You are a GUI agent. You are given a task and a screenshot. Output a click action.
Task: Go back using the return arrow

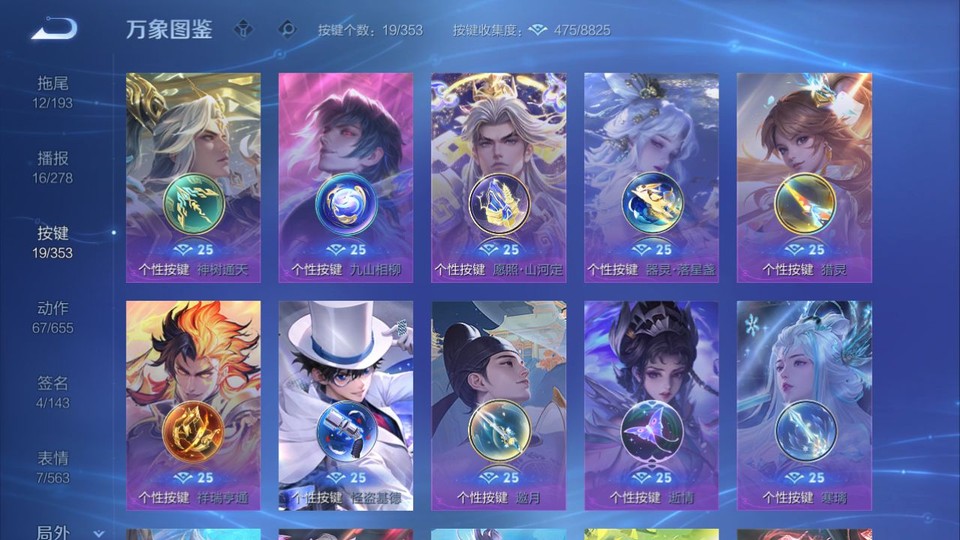(x=53, y=30)
